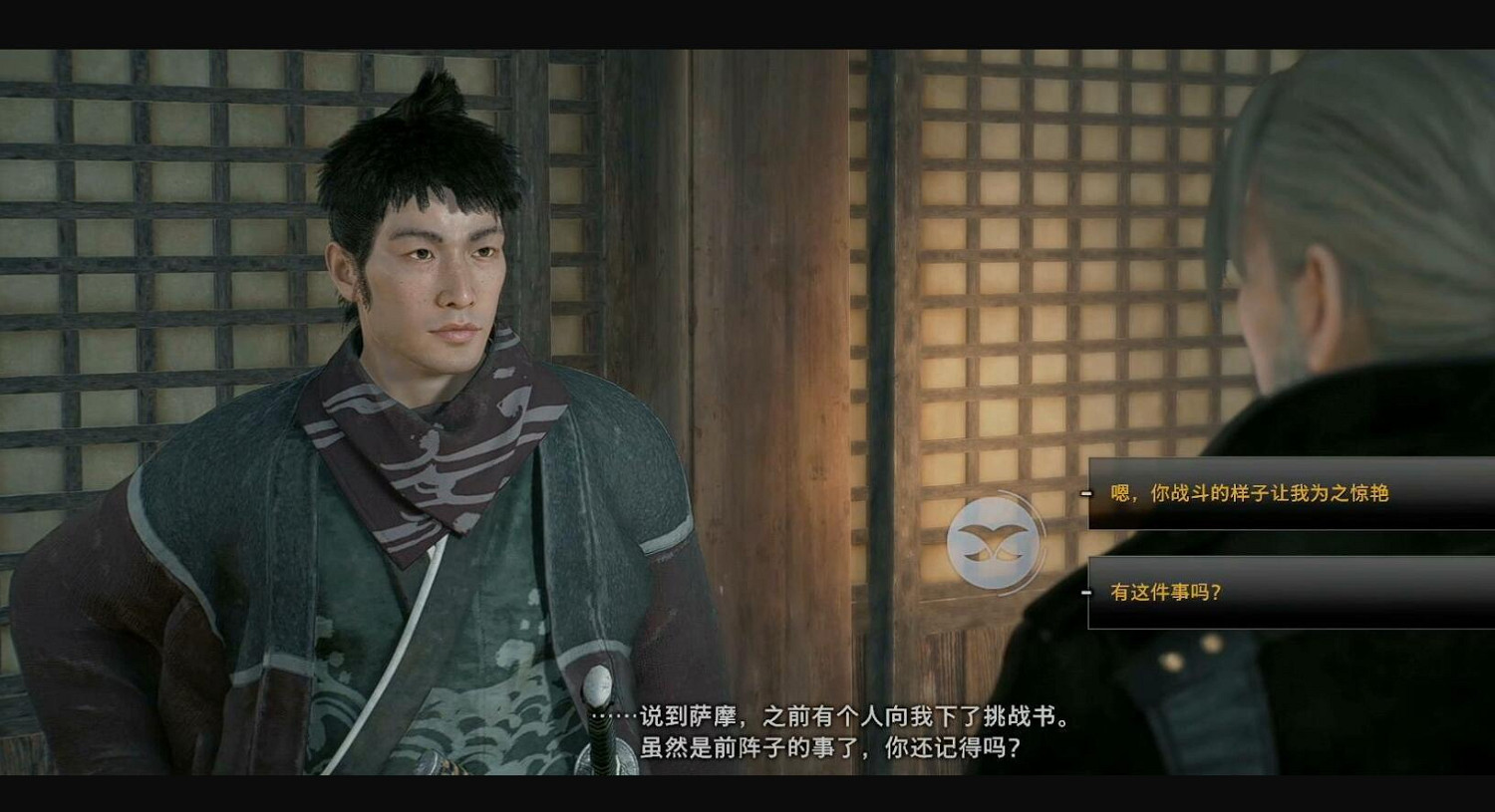
Task: Click the dash marker beside the first dialogue option
Action: [1084, 491]
